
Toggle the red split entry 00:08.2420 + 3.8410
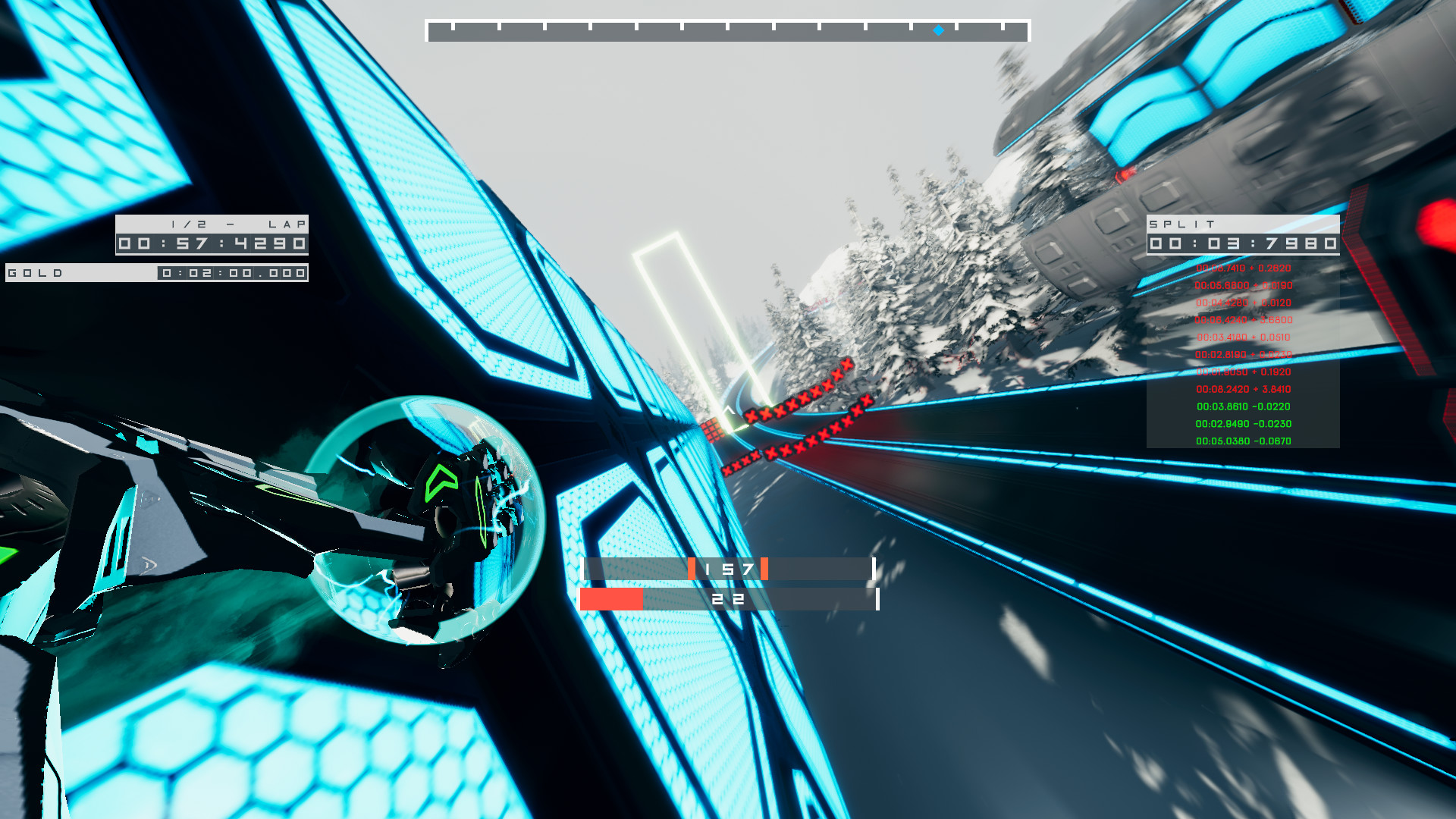click(x=1243, y=388)
